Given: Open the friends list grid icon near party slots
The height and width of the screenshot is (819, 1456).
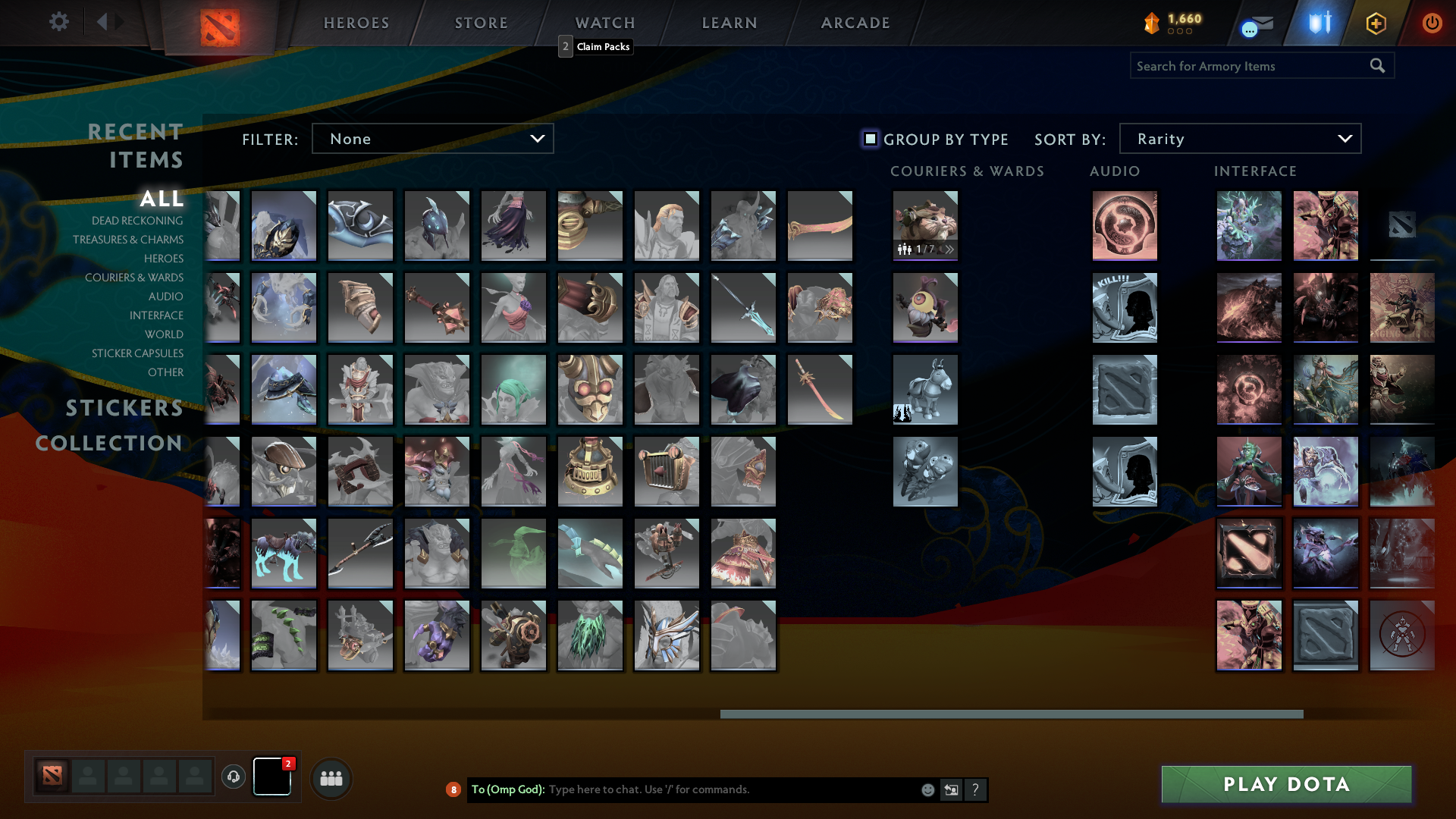Looking at the screenshot, I should click(x=331, y=777).
